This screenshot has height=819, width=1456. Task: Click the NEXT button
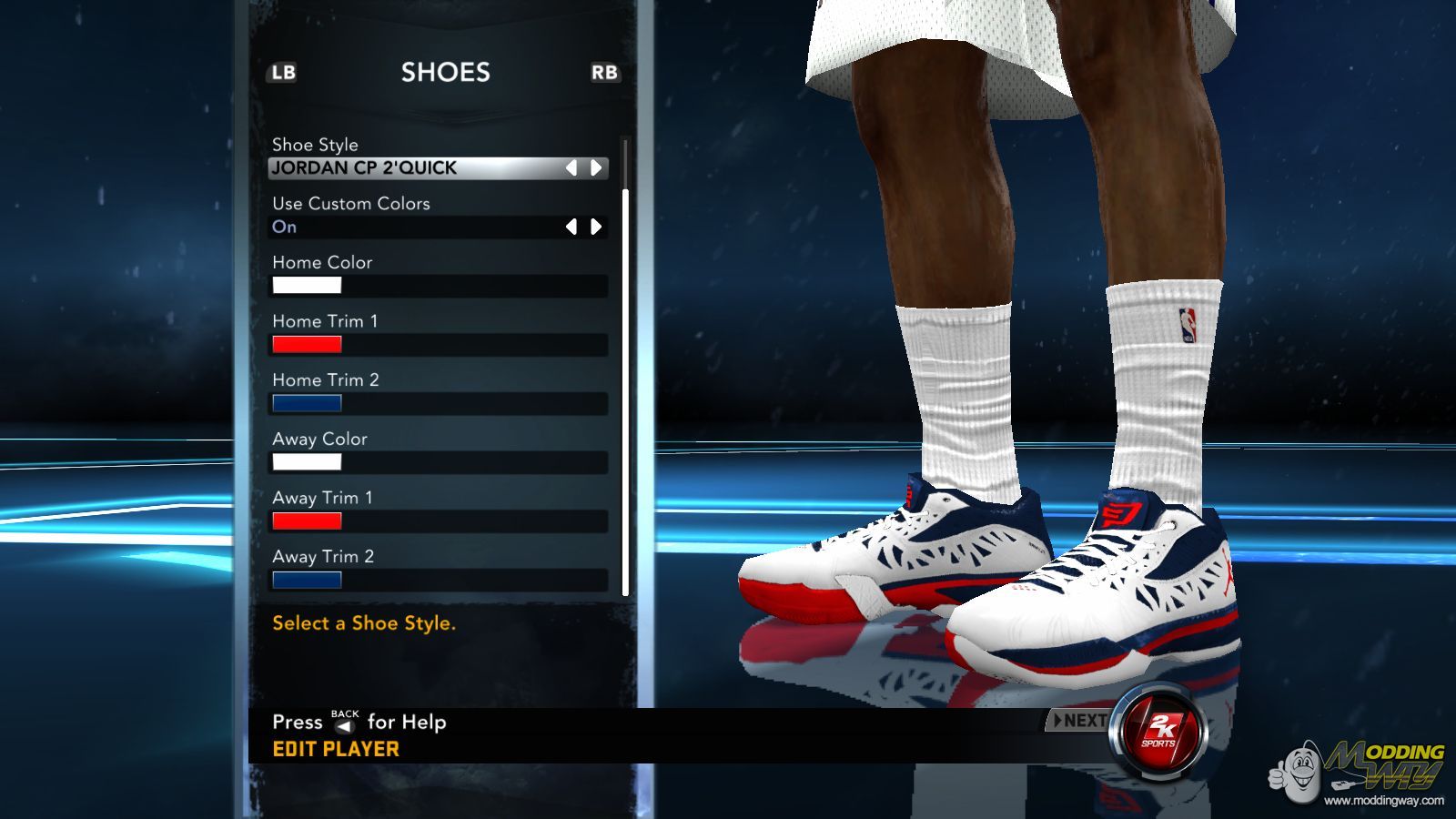click(x=1079, y=721)
